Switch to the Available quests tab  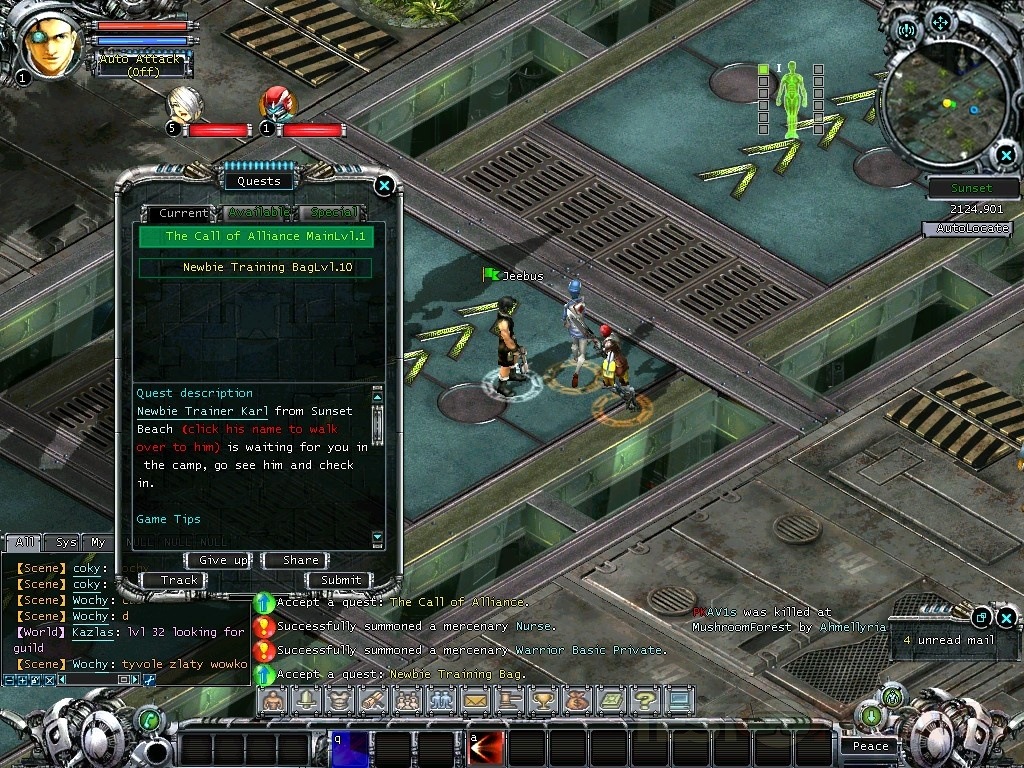pos(258,213)
